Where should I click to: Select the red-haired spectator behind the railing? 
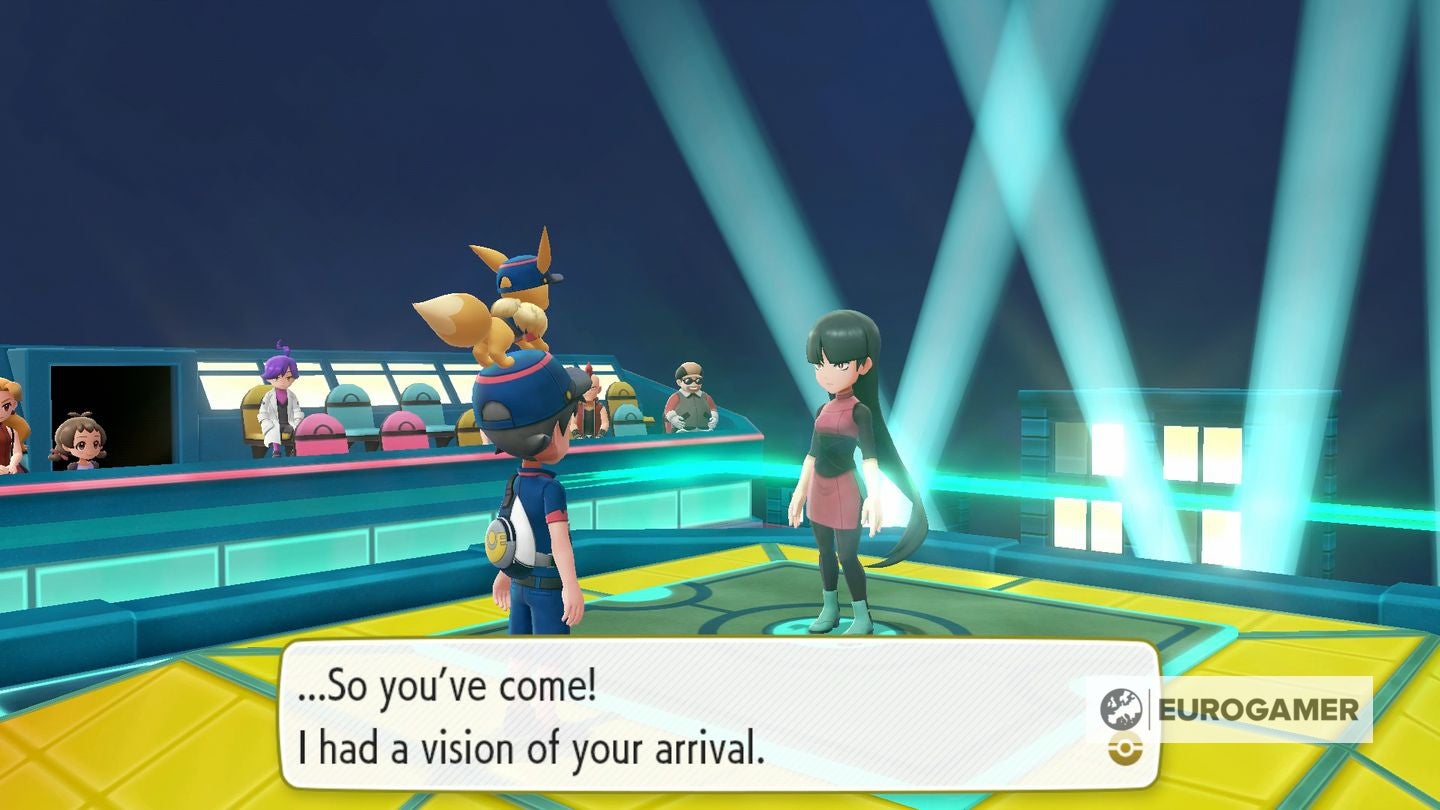591,400
